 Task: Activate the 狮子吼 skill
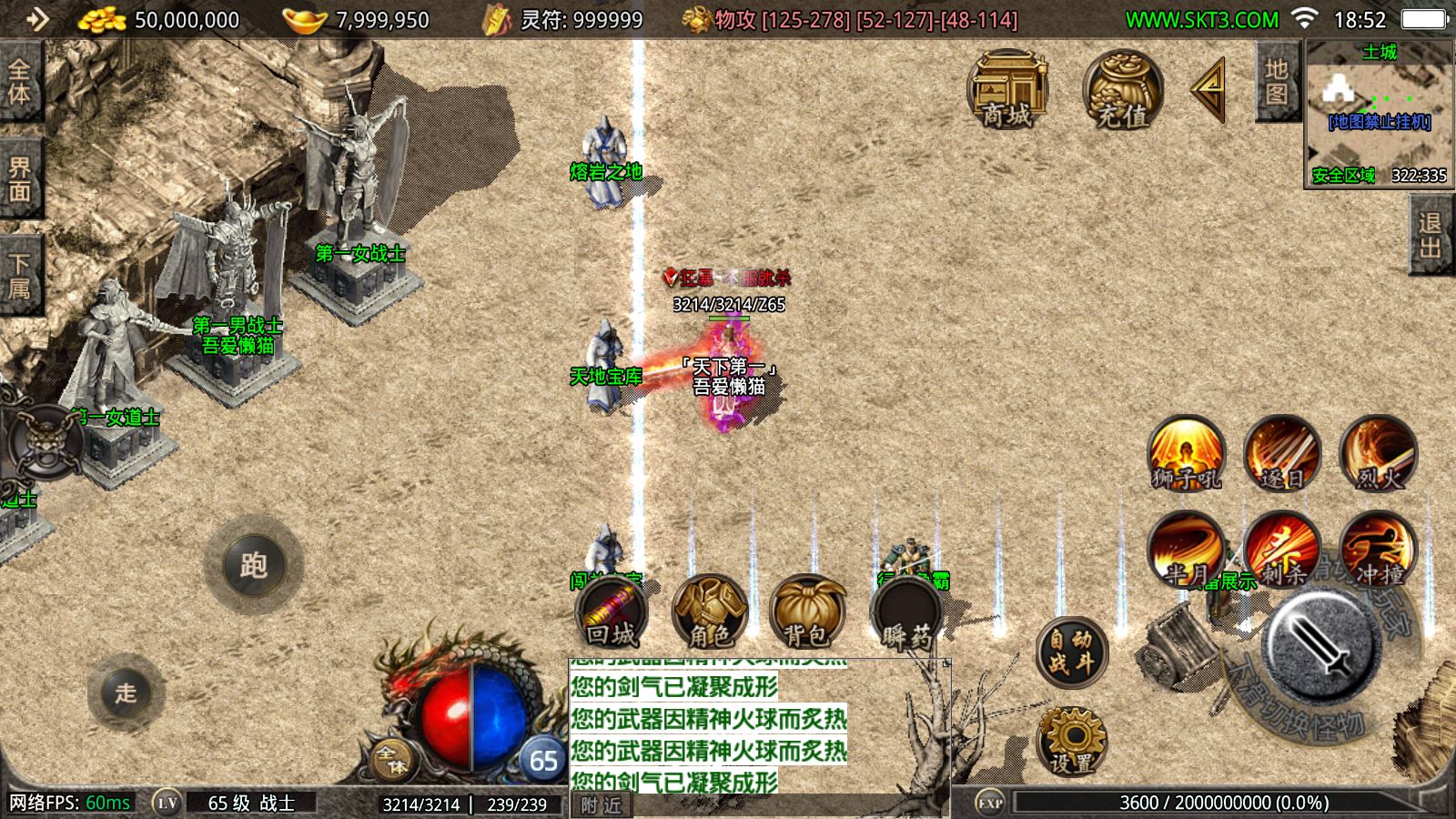(x=1186, y=453)
